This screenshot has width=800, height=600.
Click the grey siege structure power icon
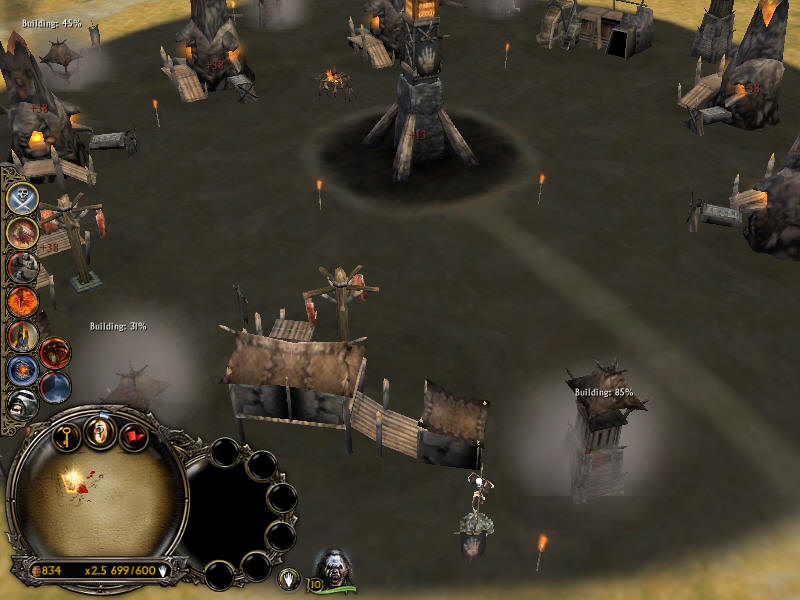point(22,267)
